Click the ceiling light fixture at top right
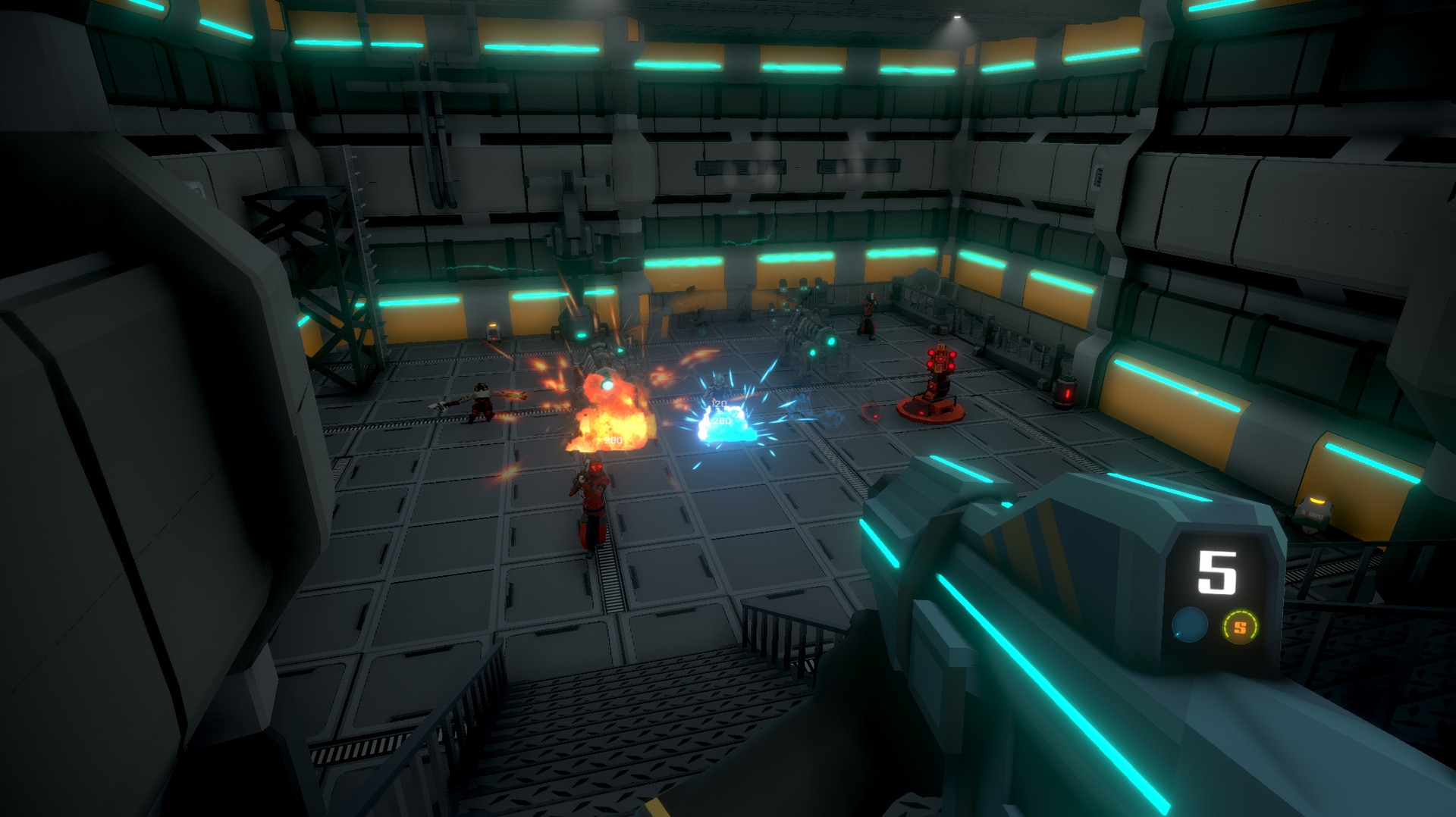Screen dimensions: 1456x817 (x=957, y=15)
